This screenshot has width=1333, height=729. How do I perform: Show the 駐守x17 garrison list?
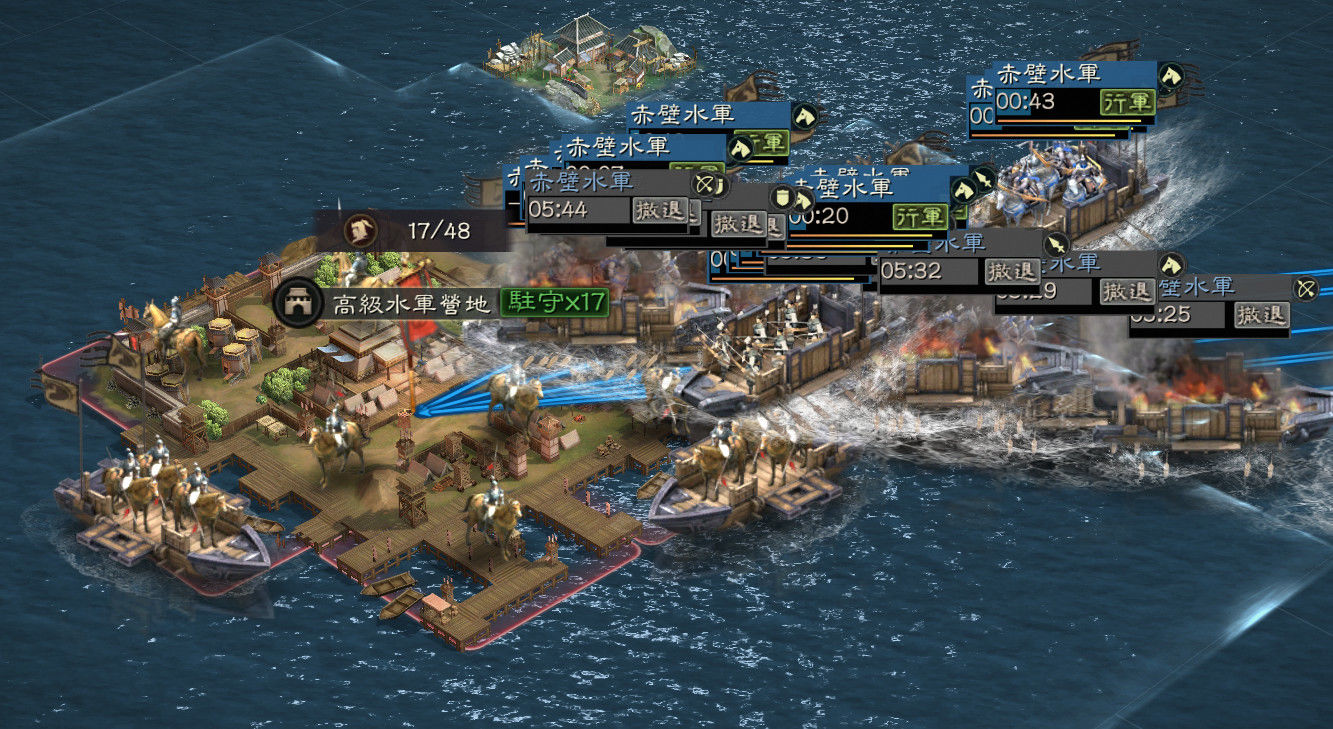click(x=554, y=301)
